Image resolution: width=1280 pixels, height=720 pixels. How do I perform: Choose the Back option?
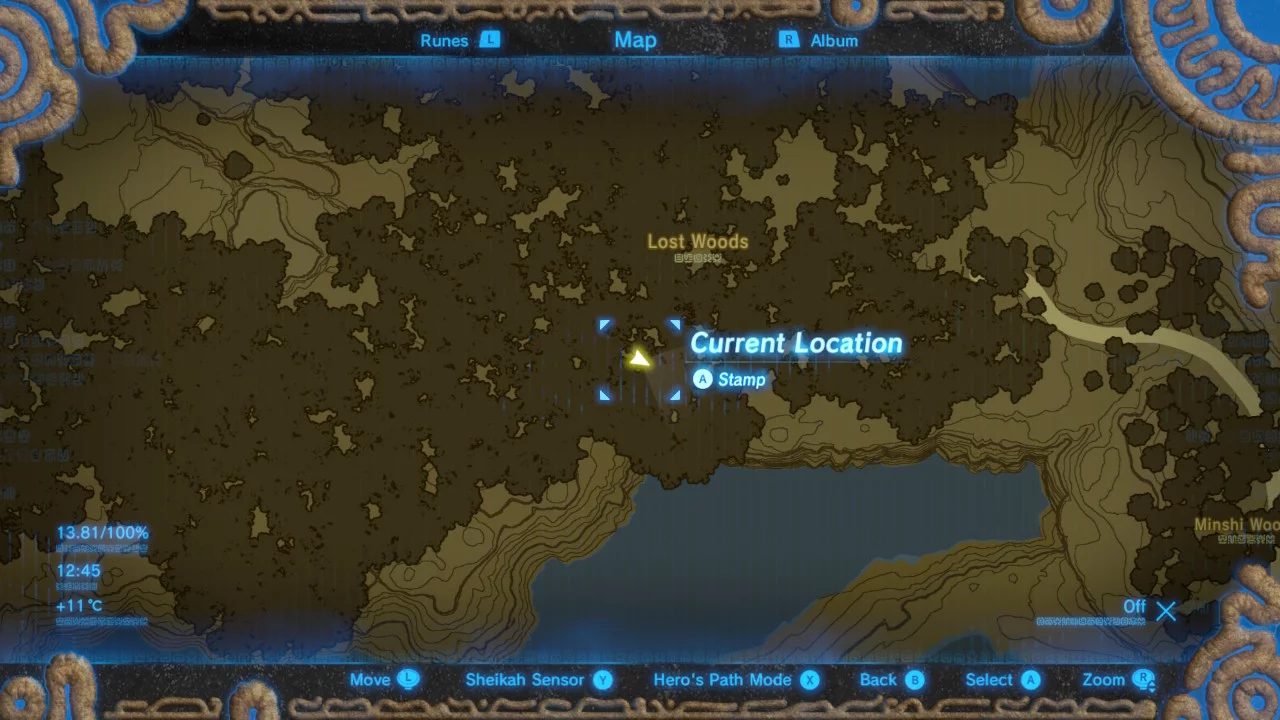(x=891, y=680)
